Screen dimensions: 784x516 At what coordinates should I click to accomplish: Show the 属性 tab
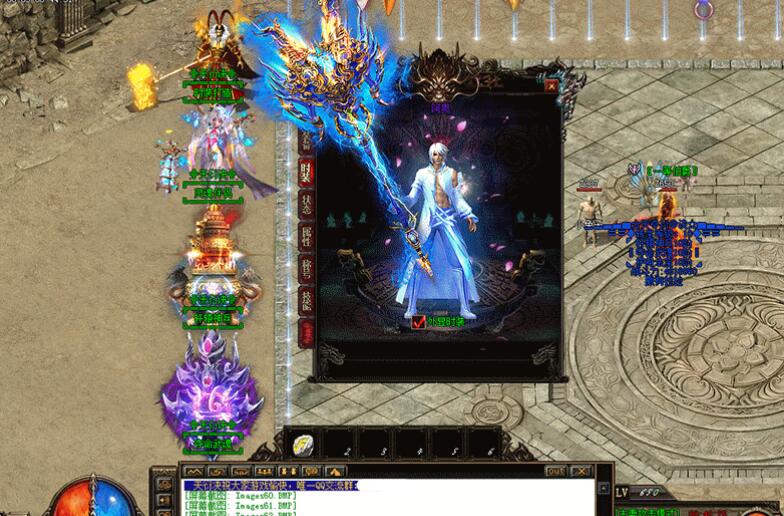[306, 237]
